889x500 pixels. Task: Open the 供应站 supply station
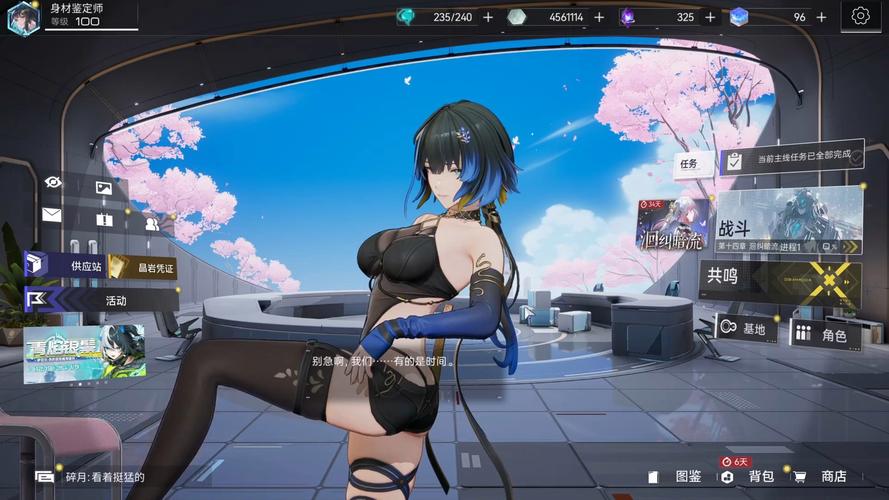(65, 265)
